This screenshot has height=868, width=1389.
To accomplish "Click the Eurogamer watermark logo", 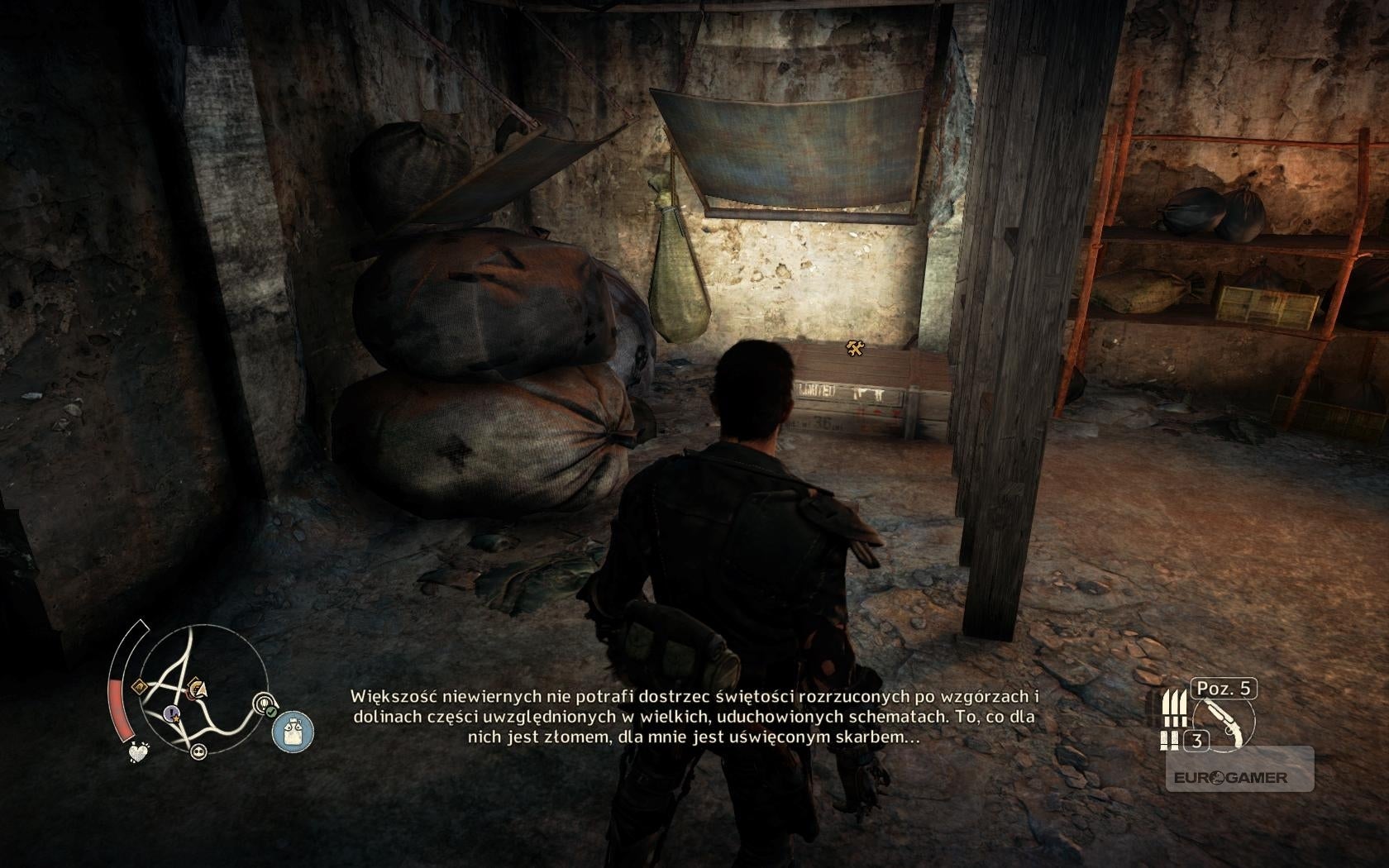I will click(1229, 778).
